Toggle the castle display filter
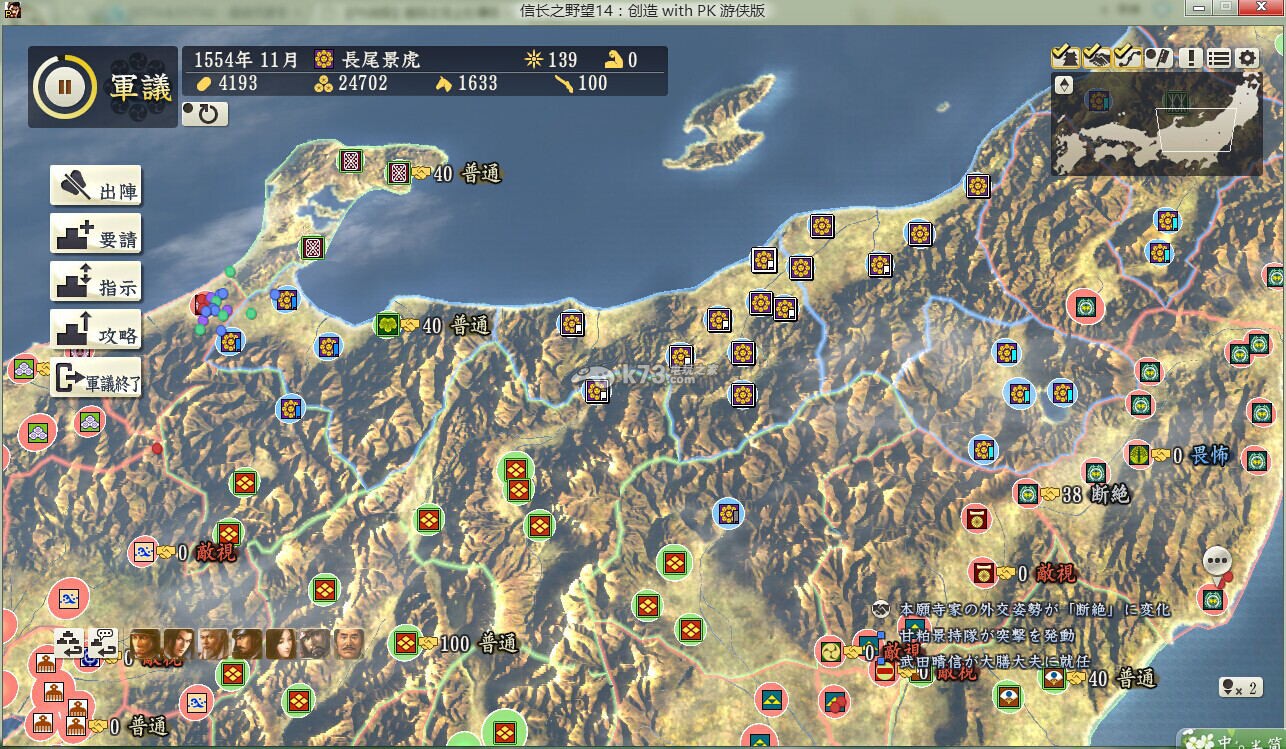 (1064, 57)
